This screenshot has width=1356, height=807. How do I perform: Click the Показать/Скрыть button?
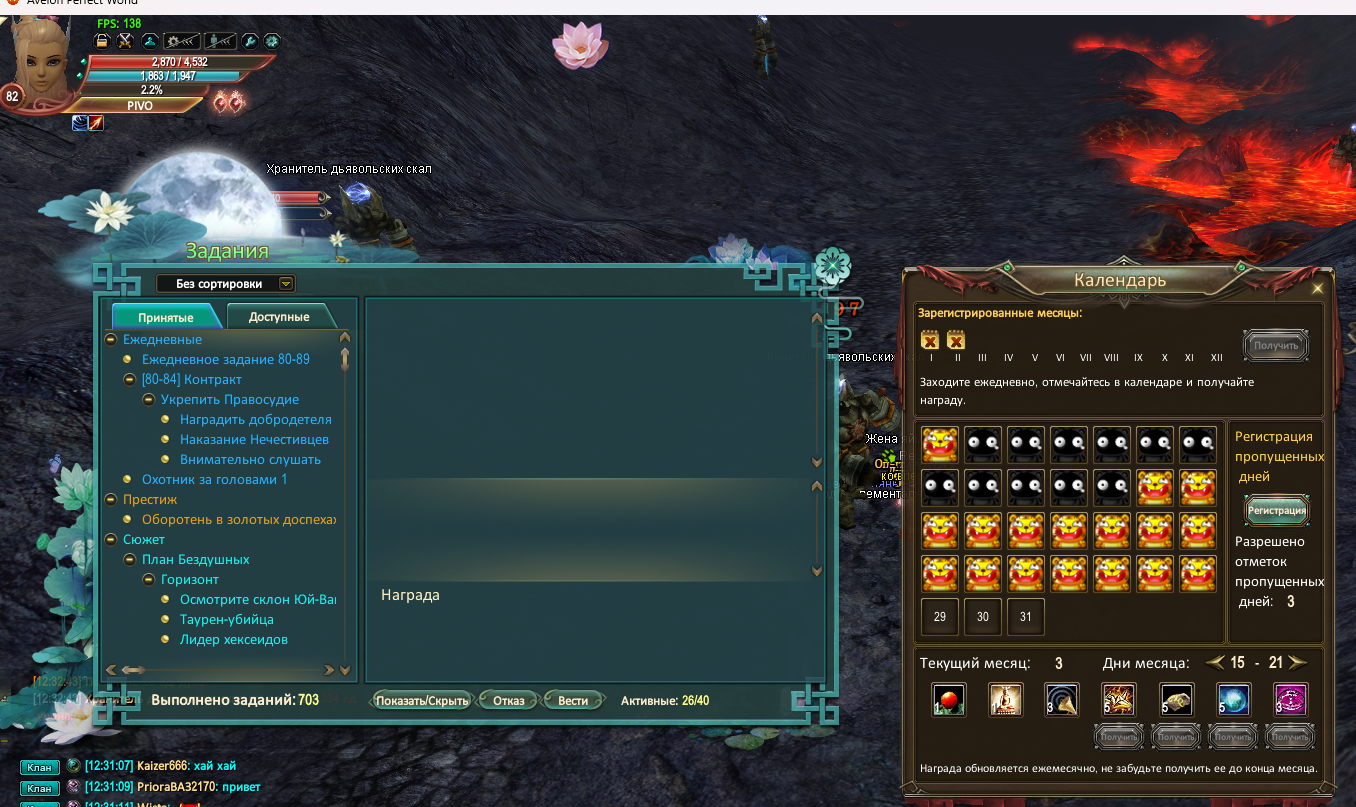(422, 700)
